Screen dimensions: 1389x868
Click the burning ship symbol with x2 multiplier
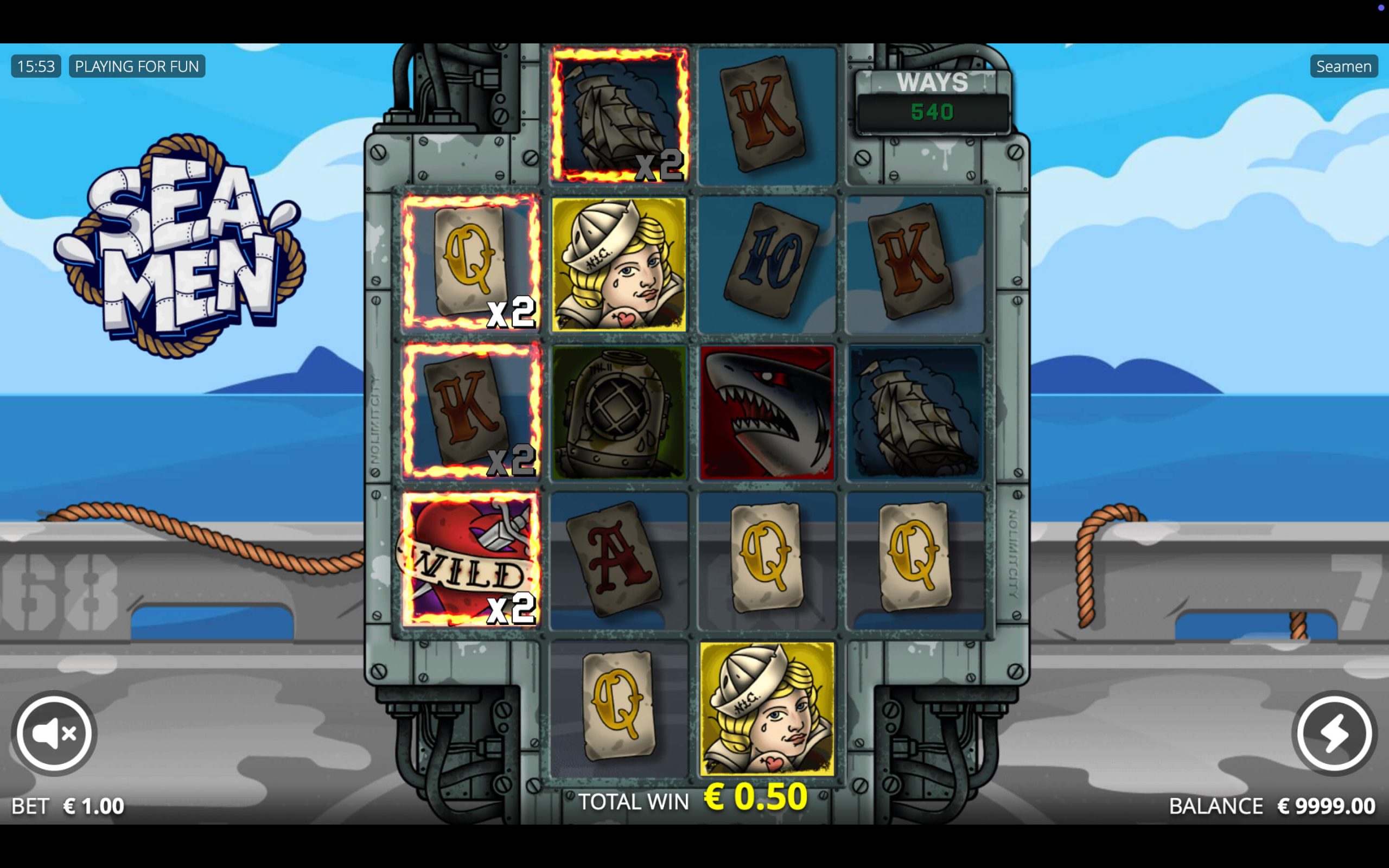617,112
